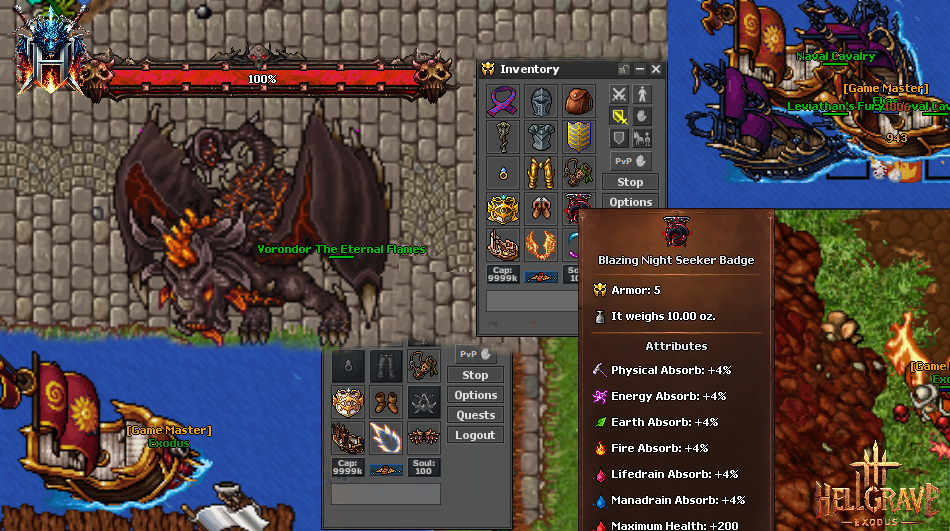Select the purple striped scarf slot

[501, 100]
